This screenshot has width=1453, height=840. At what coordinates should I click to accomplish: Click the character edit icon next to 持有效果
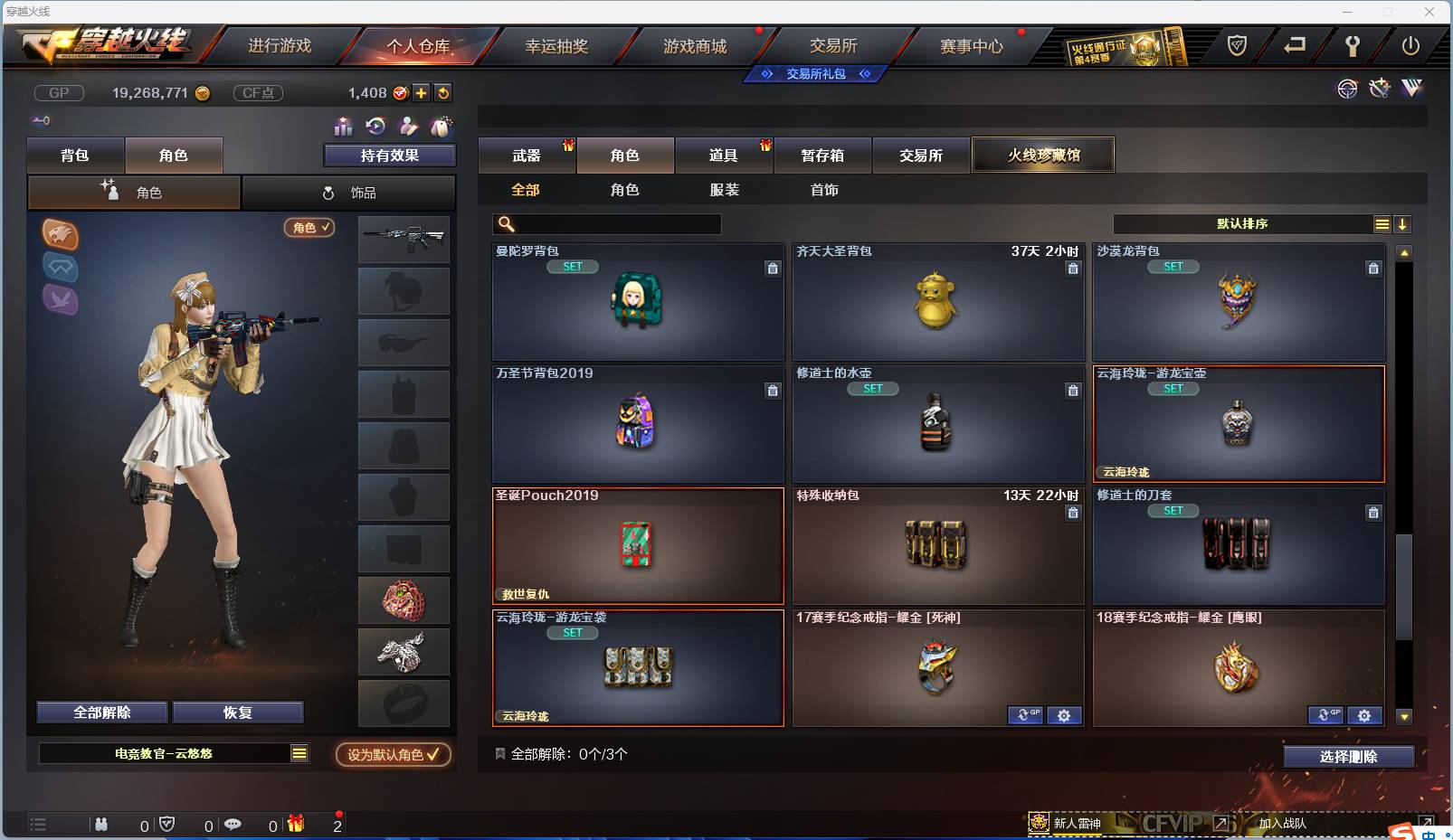pyautogui.click(x=409, y=127)
